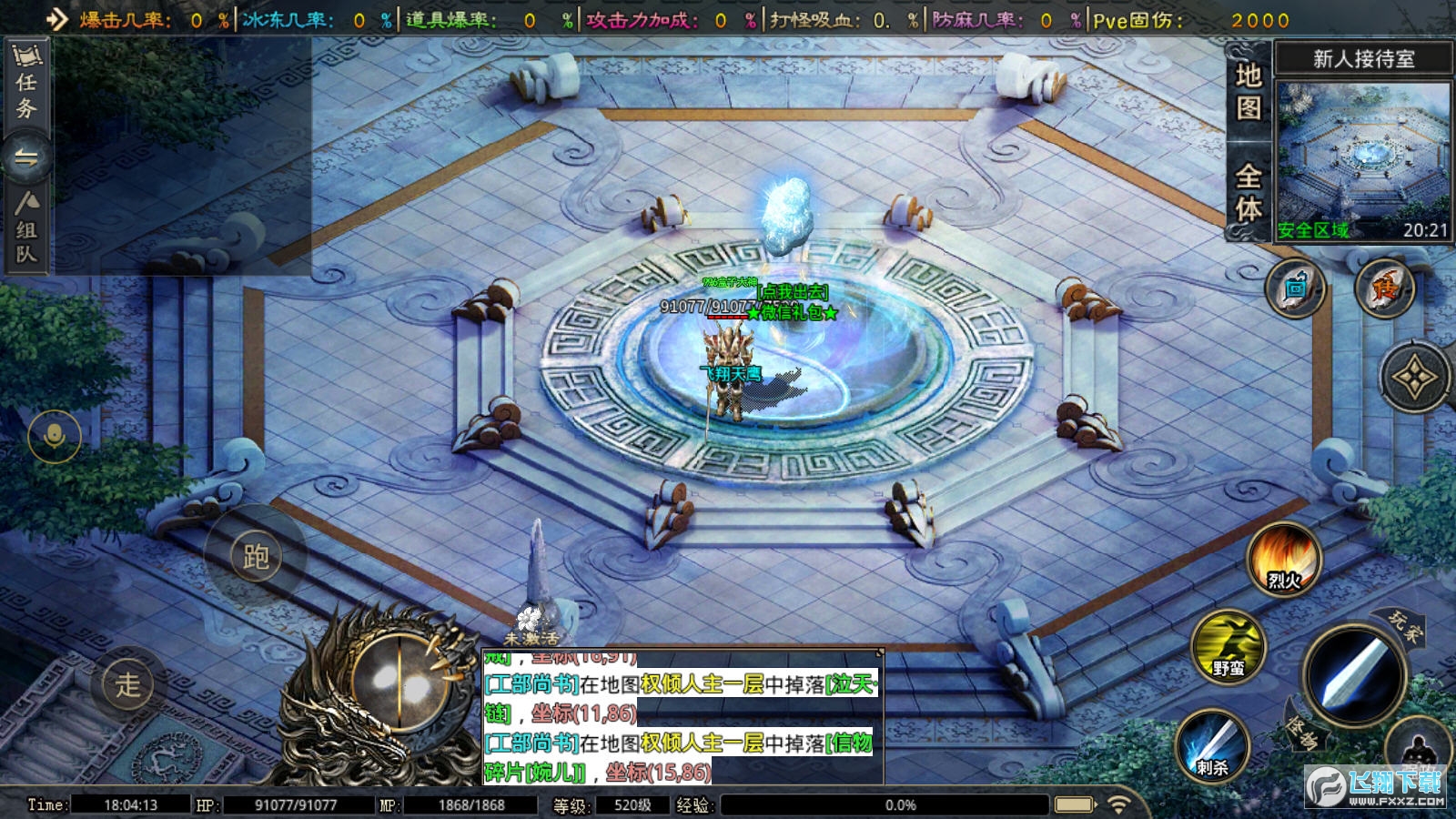Select the 跑 run button
Screen dimensions: 1456x819
[x=256, y=556]
